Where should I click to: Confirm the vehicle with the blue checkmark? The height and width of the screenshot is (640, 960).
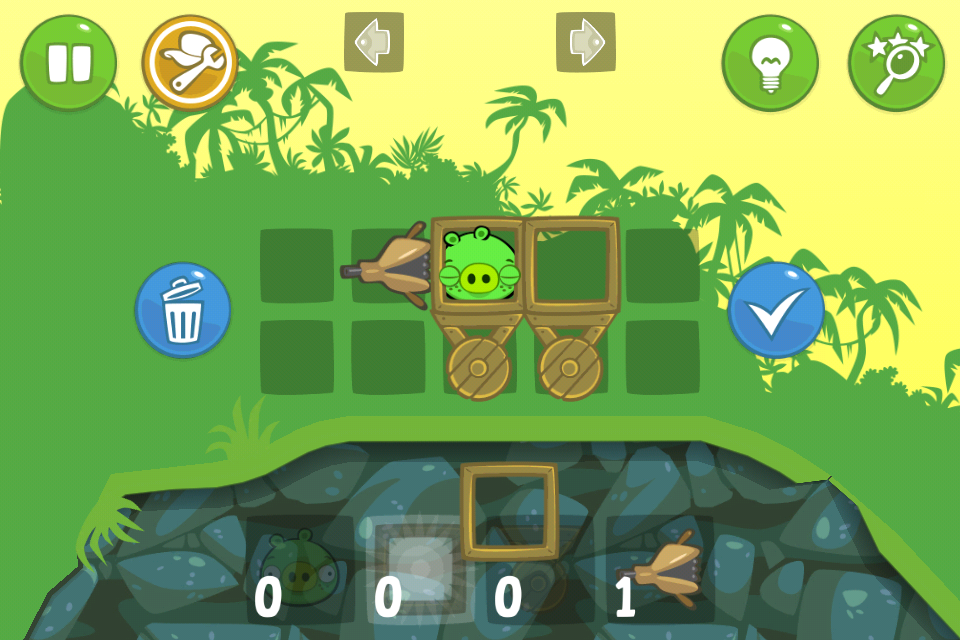coord(776,310)
